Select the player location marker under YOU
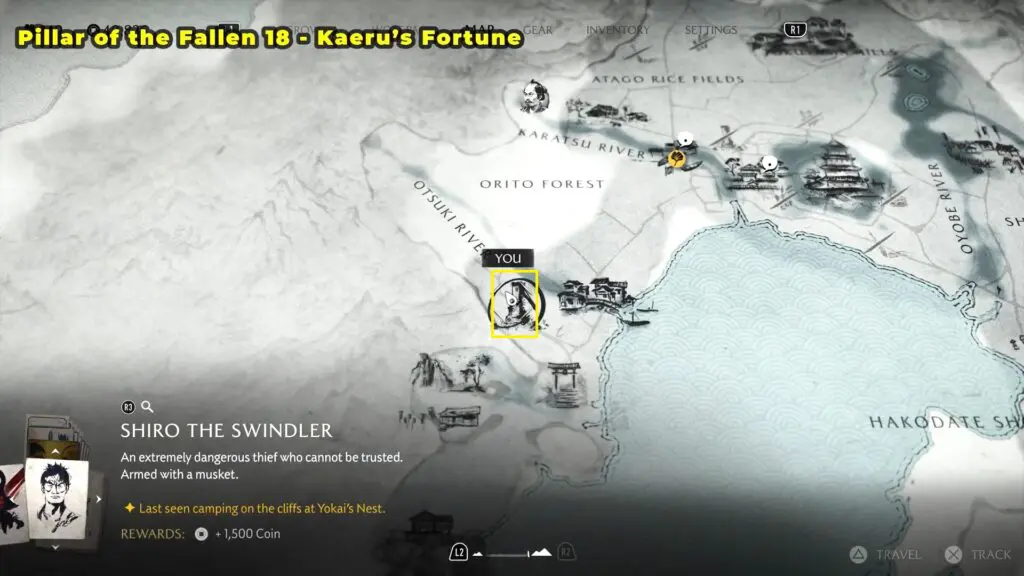This screenshot has width=1024, height=576. point(515,304)
